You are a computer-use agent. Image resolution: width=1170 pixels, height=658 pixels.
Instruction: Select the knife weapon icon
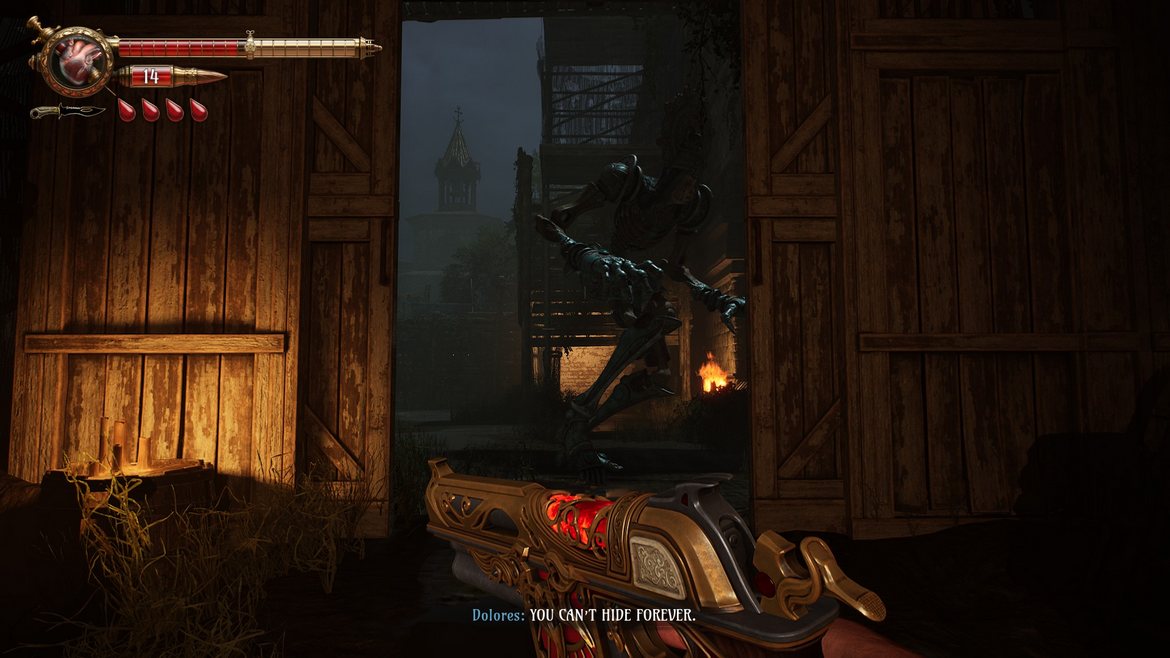[x=66, y=110]
